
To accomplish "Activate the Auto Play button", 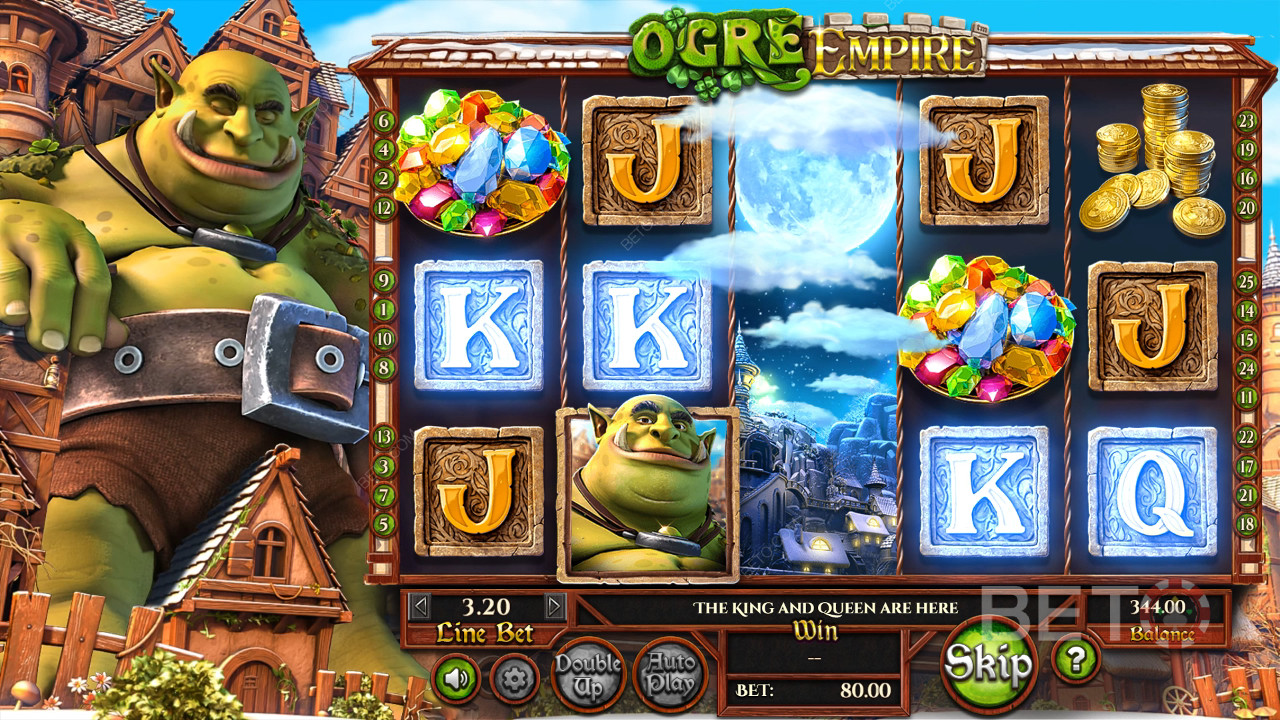I will 670,673.
